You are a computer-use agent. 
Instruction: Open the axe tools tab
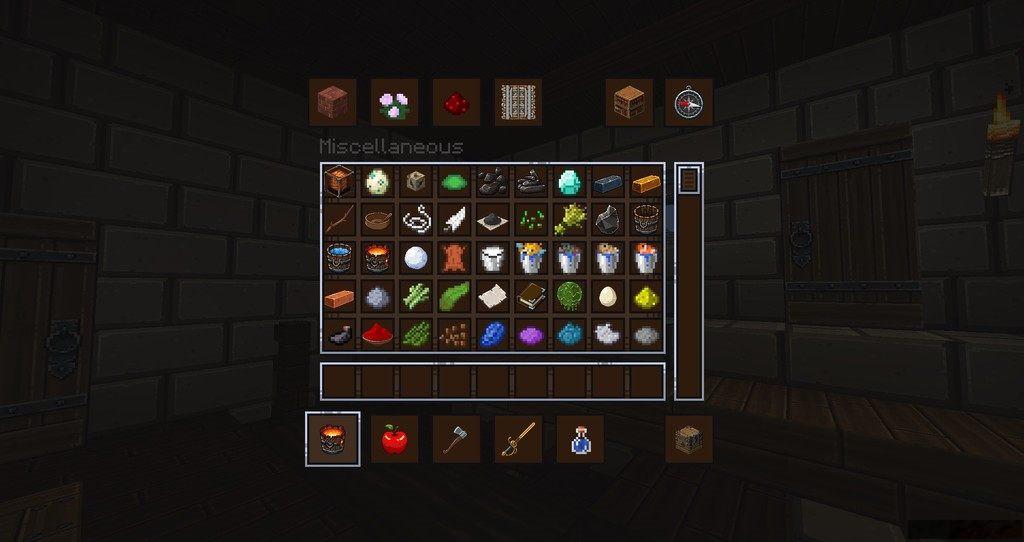click(x=456, y=438)
